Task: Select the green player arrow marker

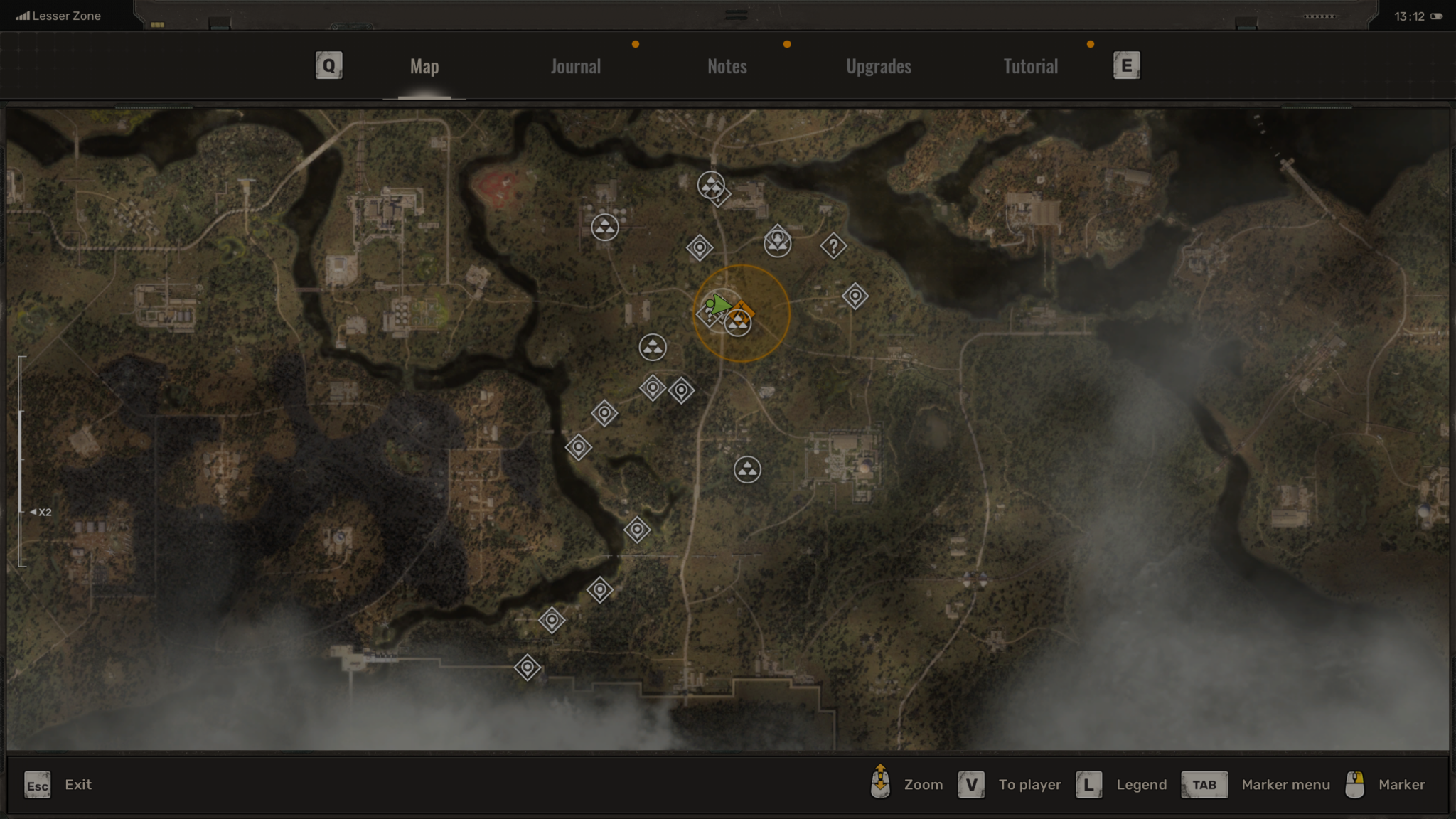Action: click(719, 305)
